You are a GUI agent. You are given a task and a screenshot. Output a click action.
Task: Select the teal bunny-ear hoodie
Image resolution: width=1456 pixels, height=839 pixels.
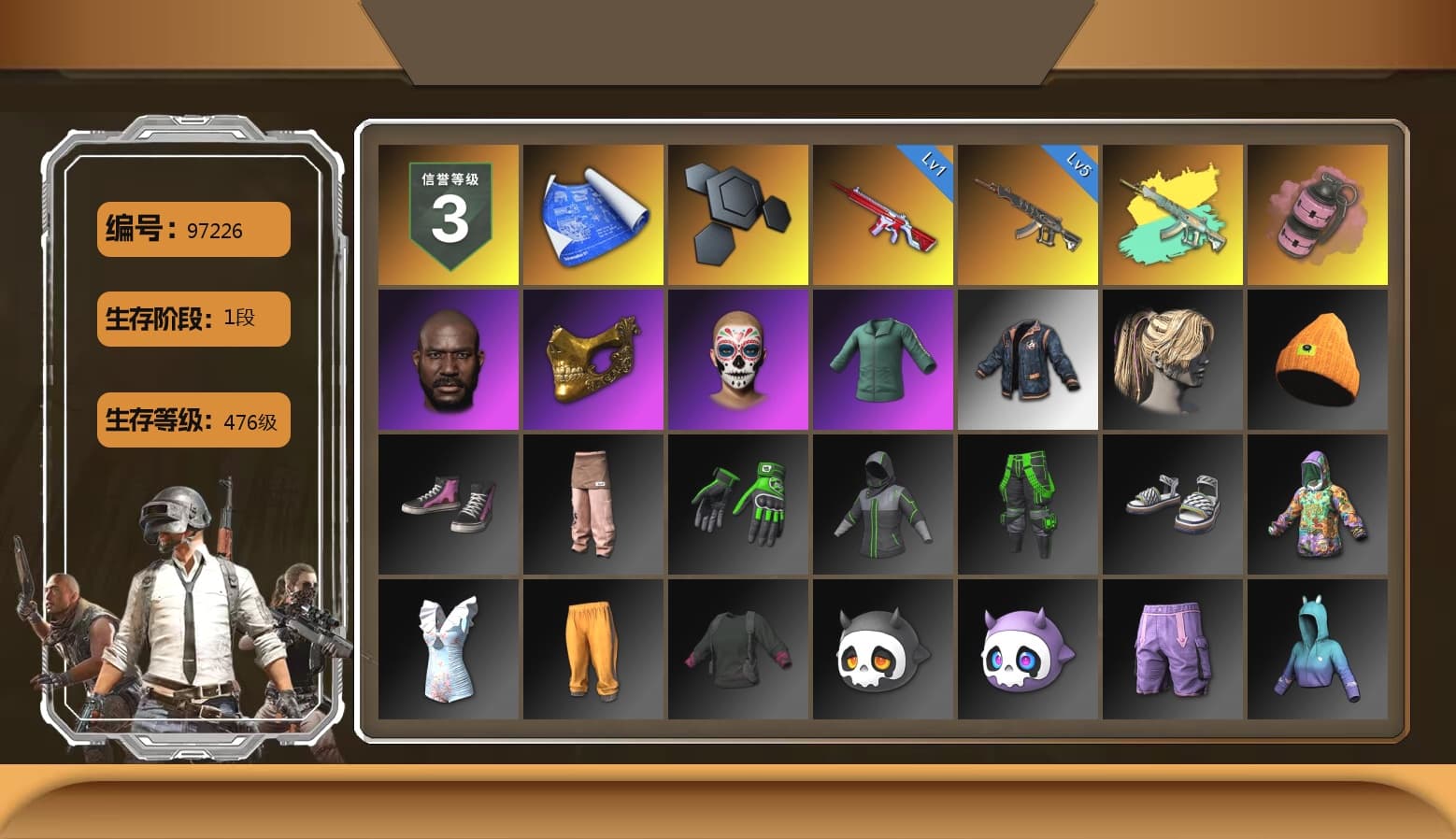pos(1318,649)
